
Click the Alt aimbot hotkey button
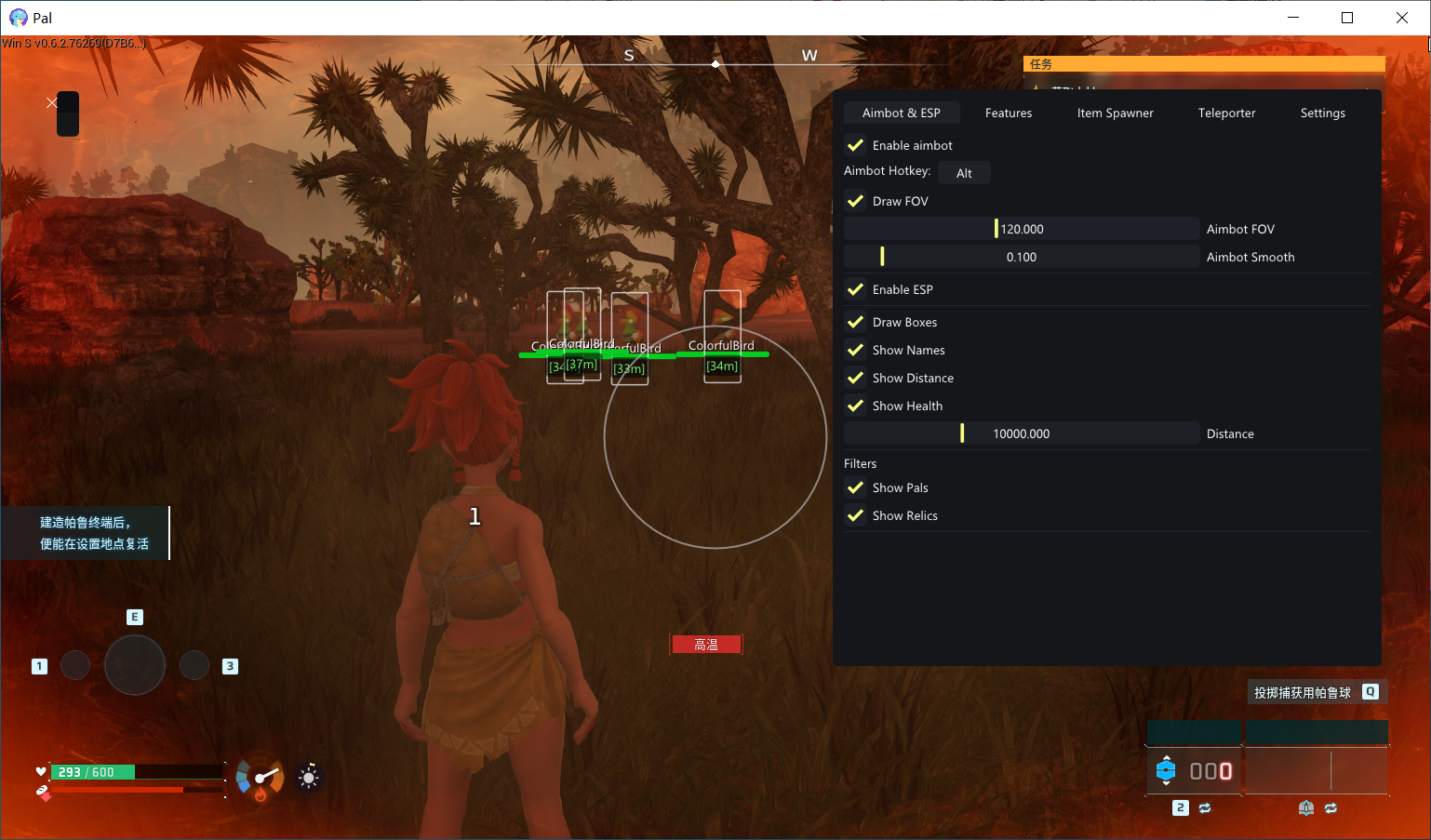[964, 172]
